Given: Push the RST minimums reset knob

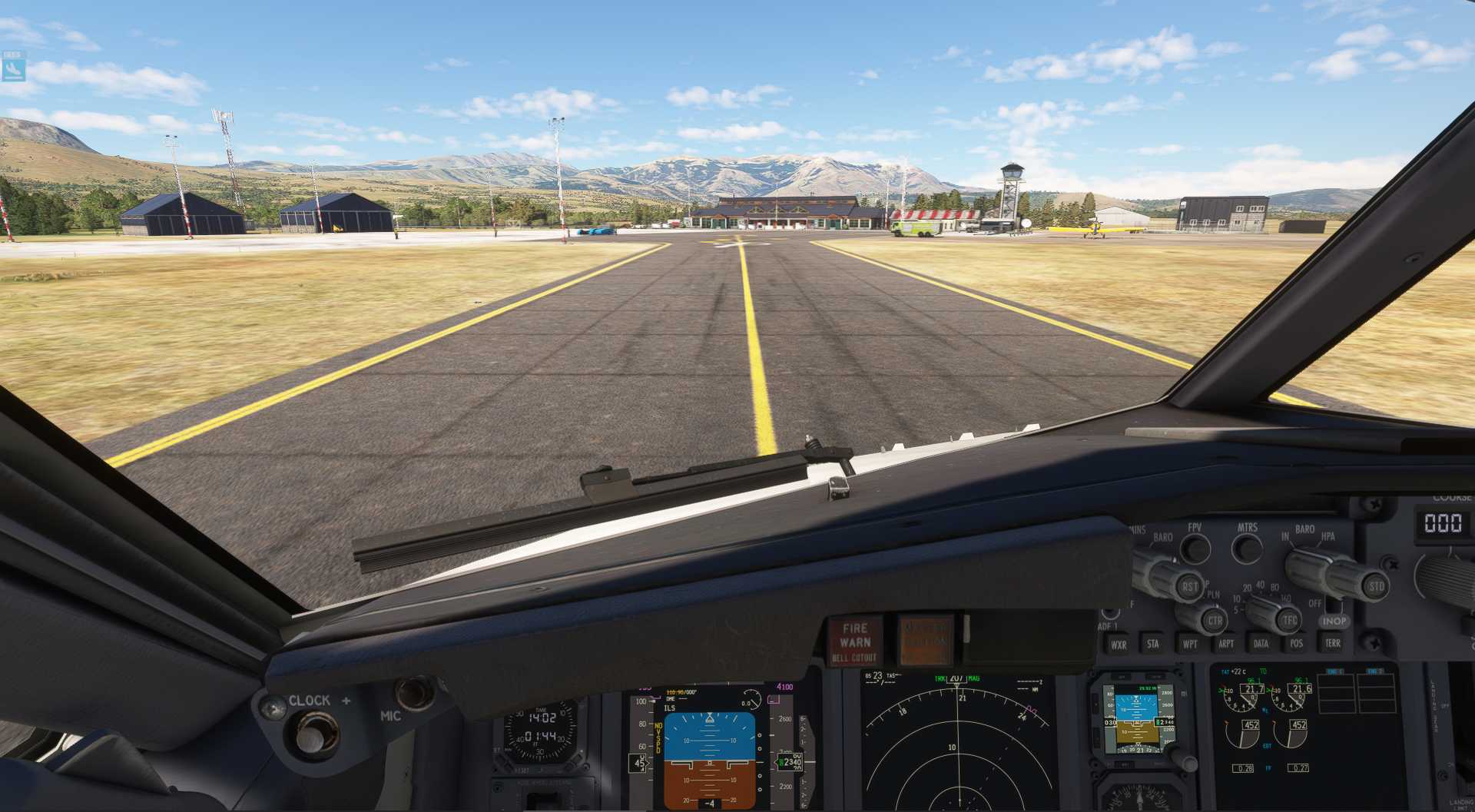Looking at the screenshot, I should (x=1189, y=587).
